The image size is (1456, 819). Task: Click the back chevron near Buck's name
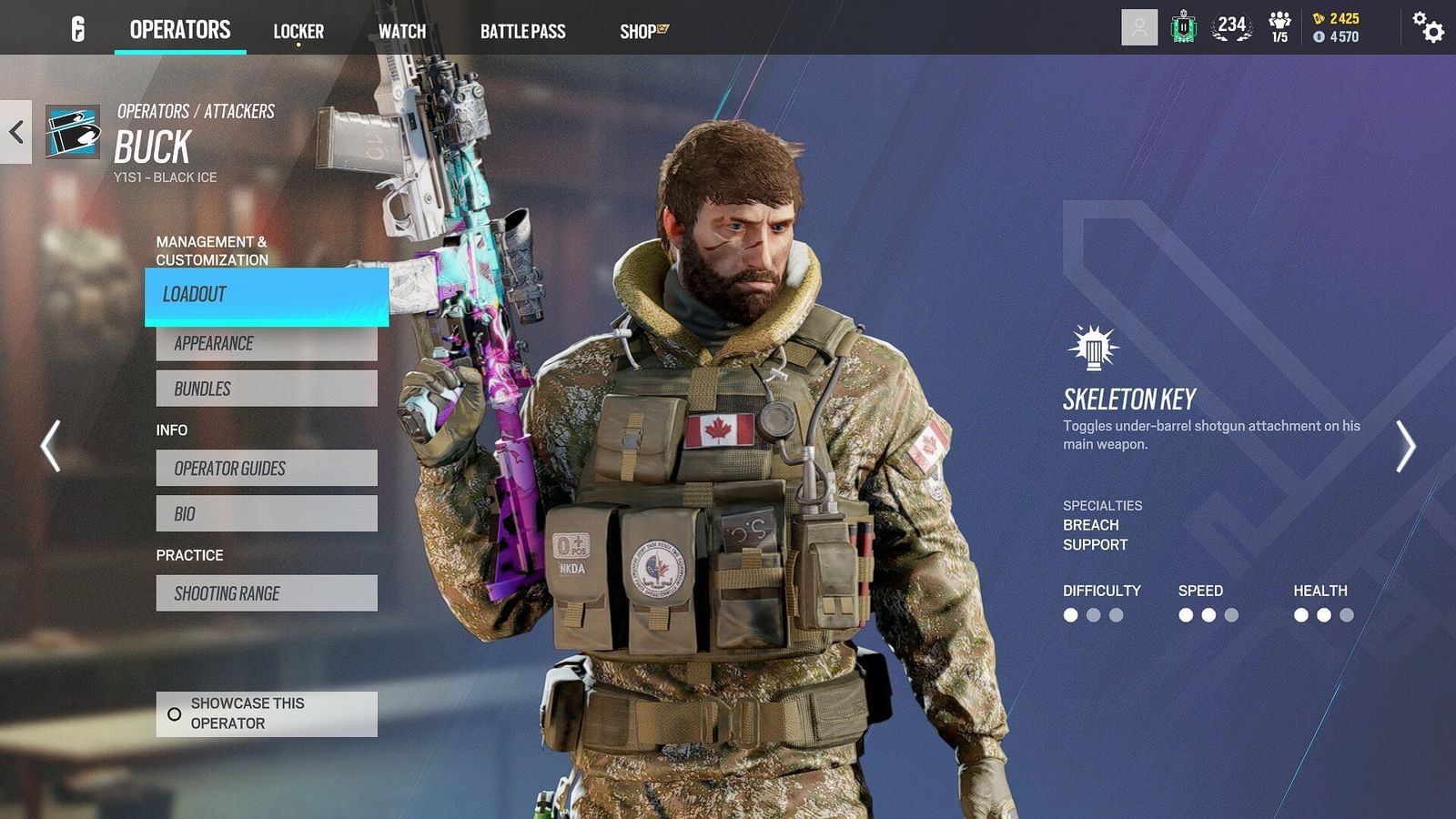point(15,131)
